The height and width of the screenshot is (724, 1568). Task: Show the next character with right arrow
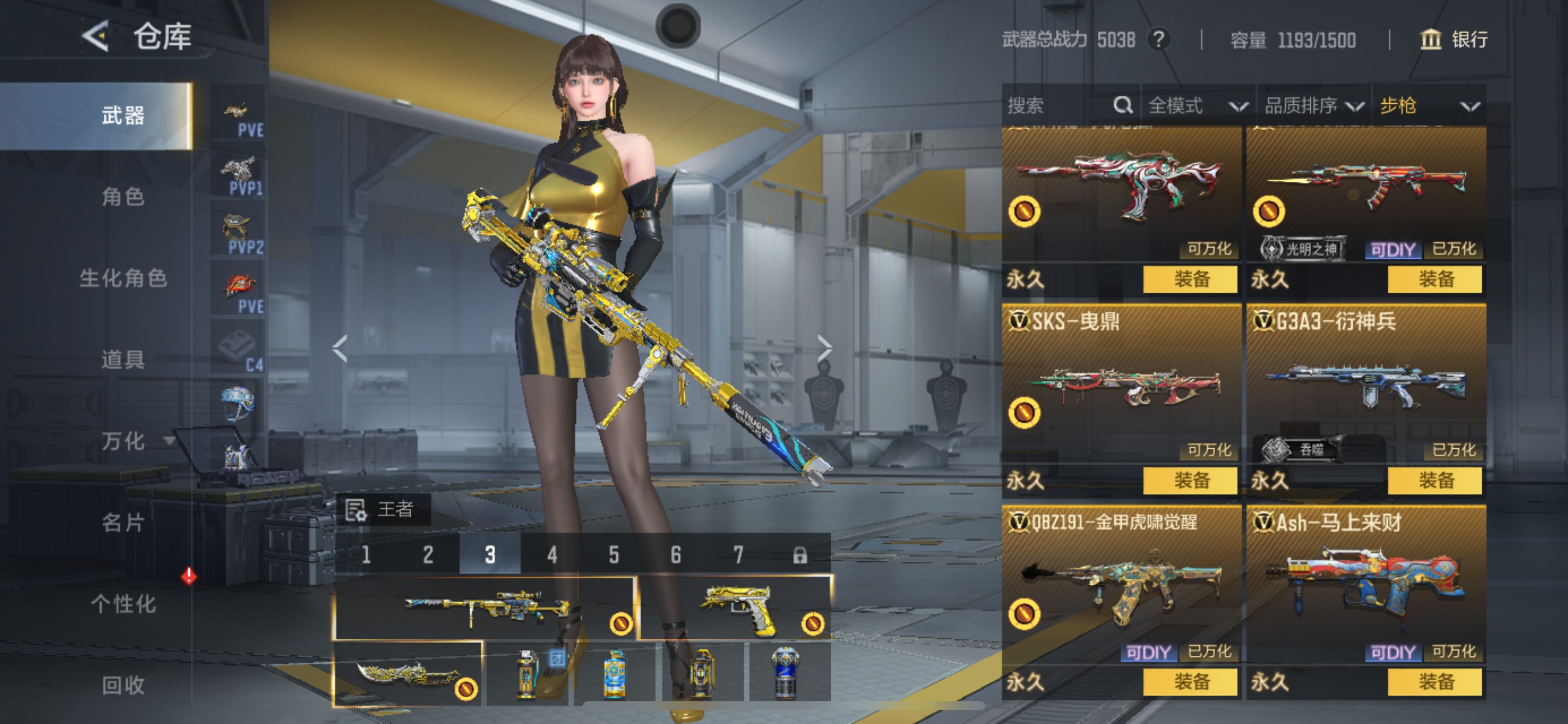[x=825, y=348]
